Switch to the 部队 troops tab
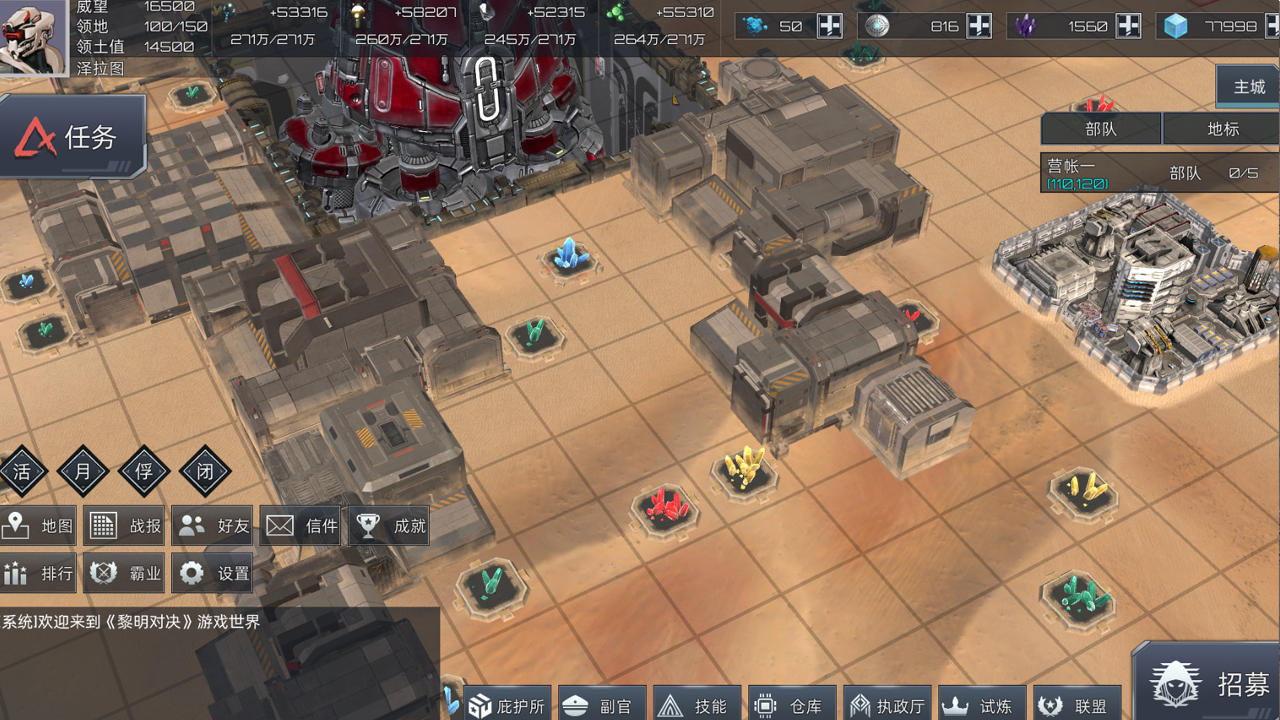Screen dimensions: 1280x720 (x=1101, y=129)
